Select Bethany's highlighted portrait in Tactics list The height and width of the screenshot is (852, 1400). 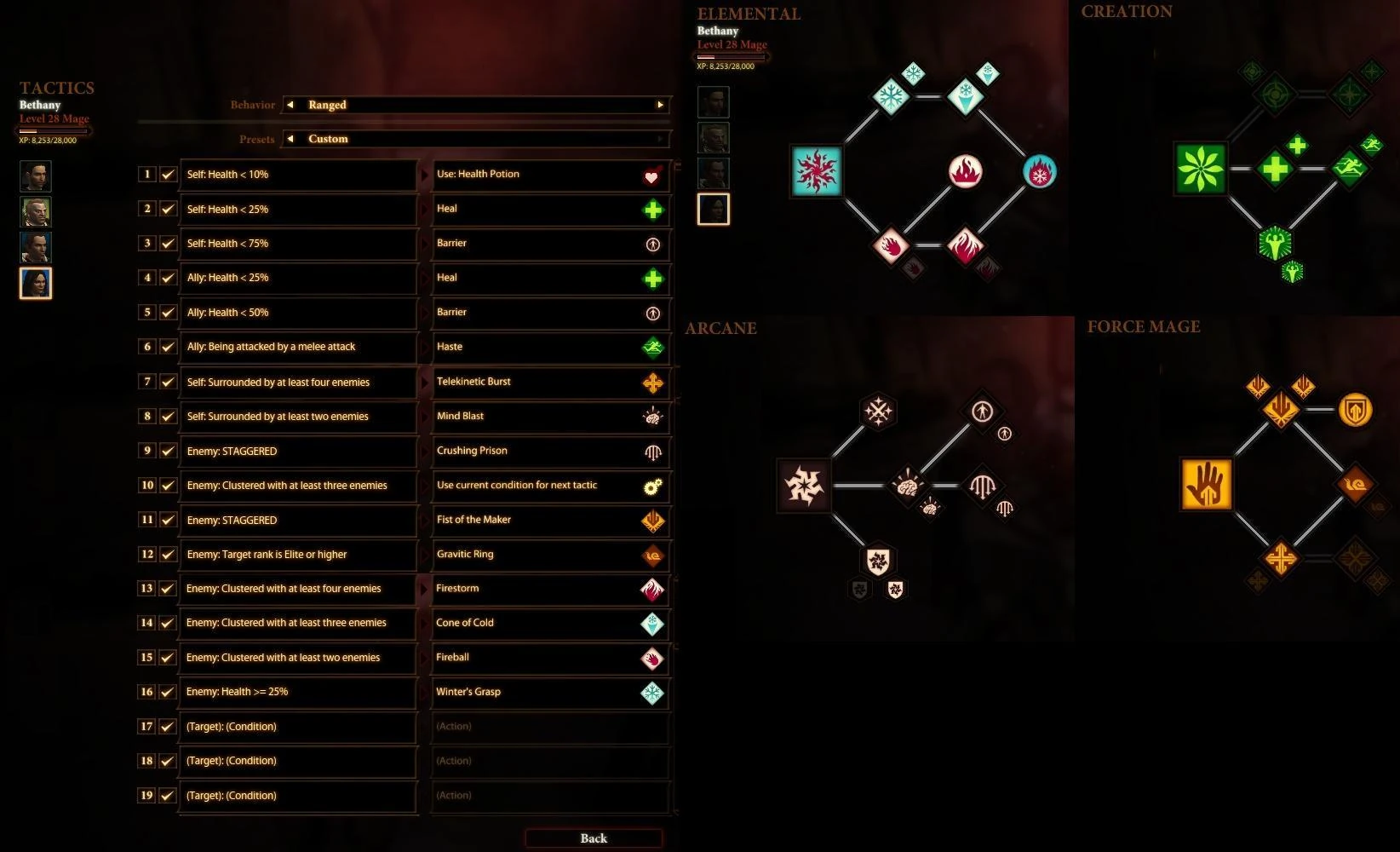point(36,283)
